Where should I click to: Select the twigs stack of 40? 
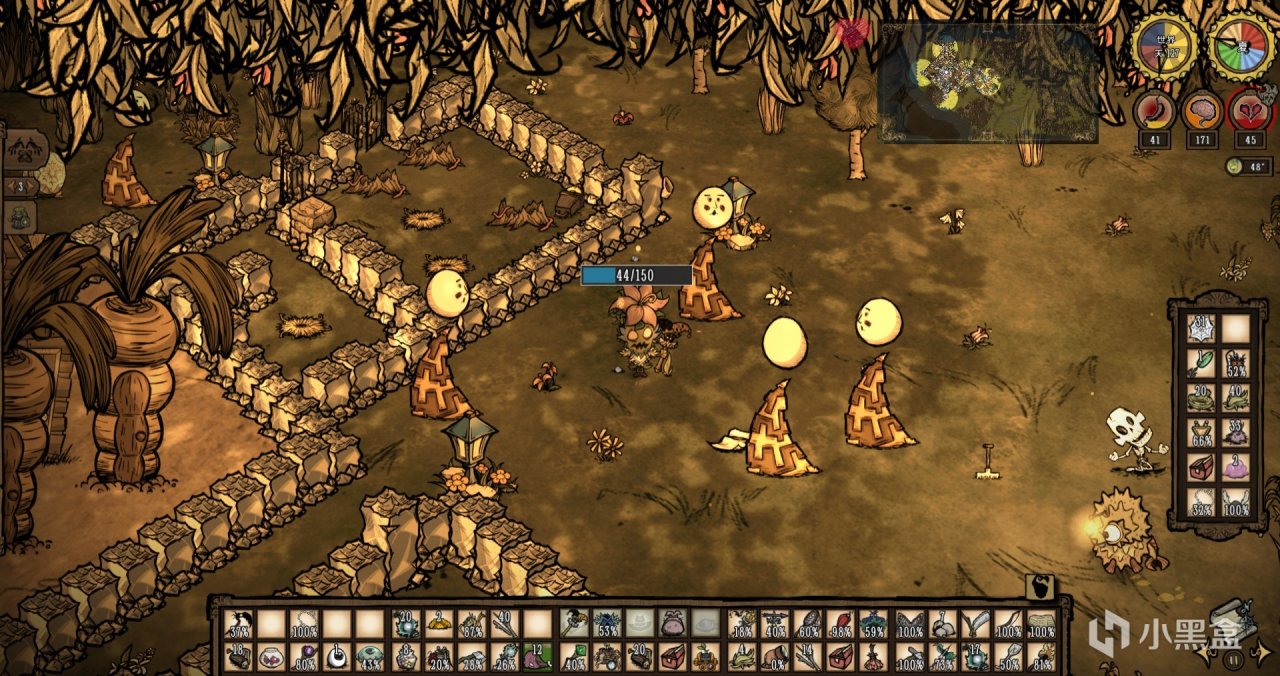click(x=505, y=625)
